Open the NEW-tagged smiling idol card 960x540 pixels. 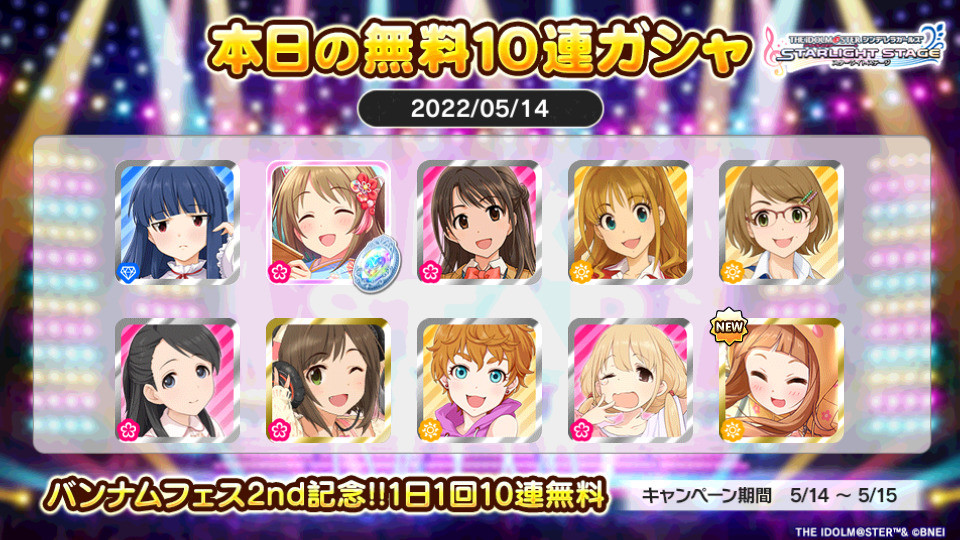(781, 380)
